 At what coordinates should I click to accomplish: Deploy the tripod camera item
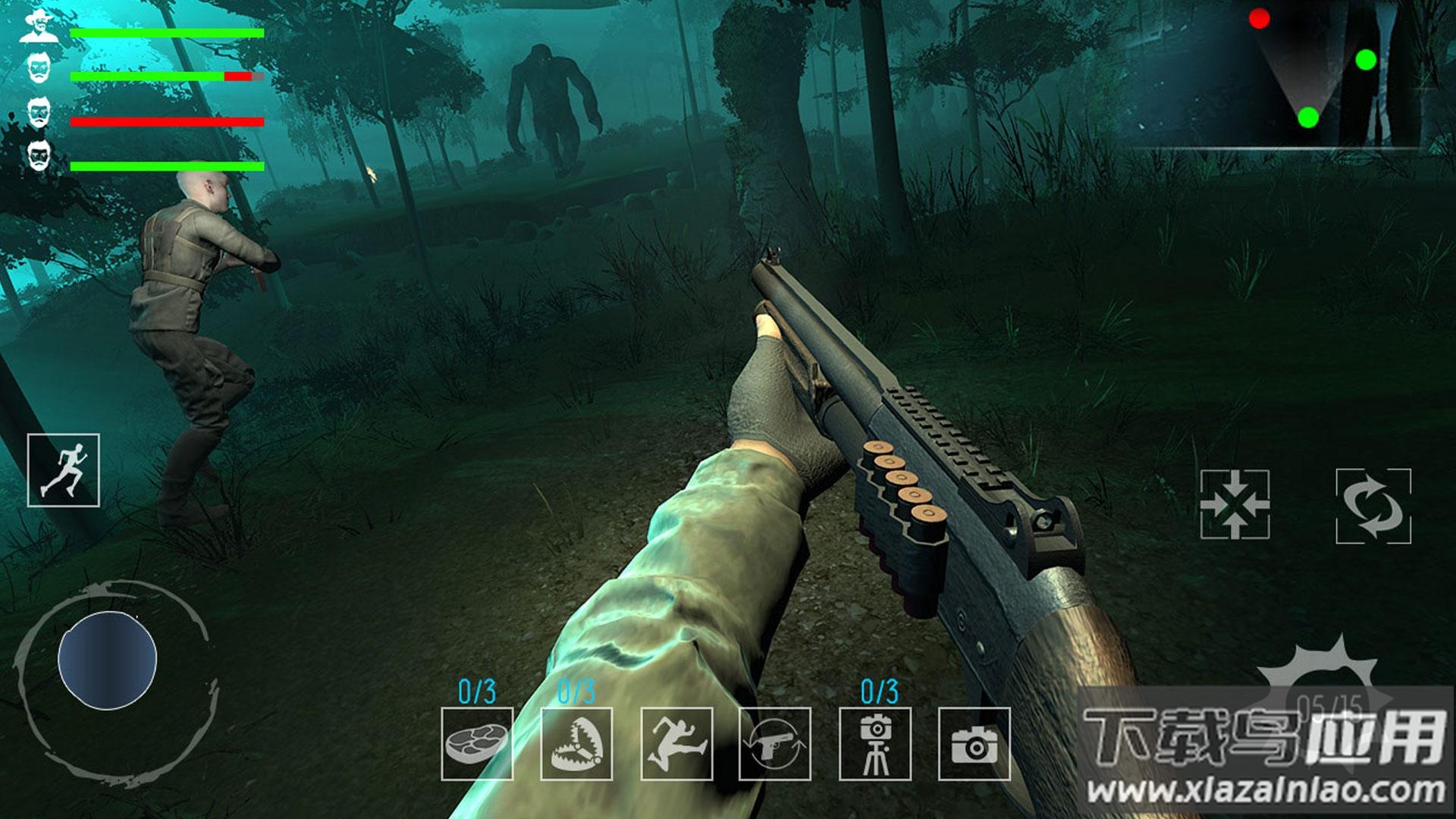875,744
